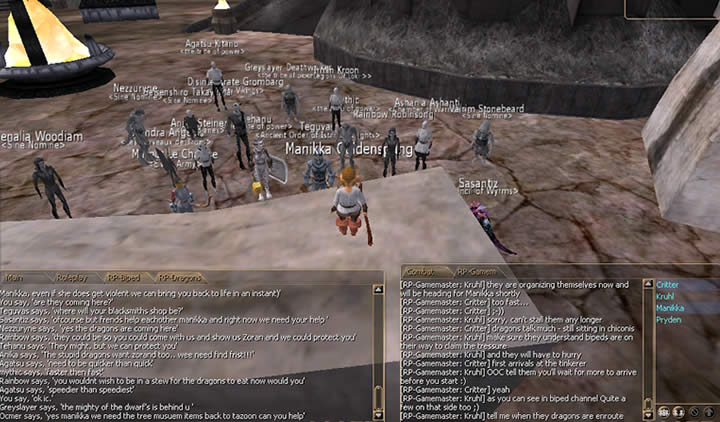Switch to the Main chat tab

pyautogui.click(x=17, y=277)
